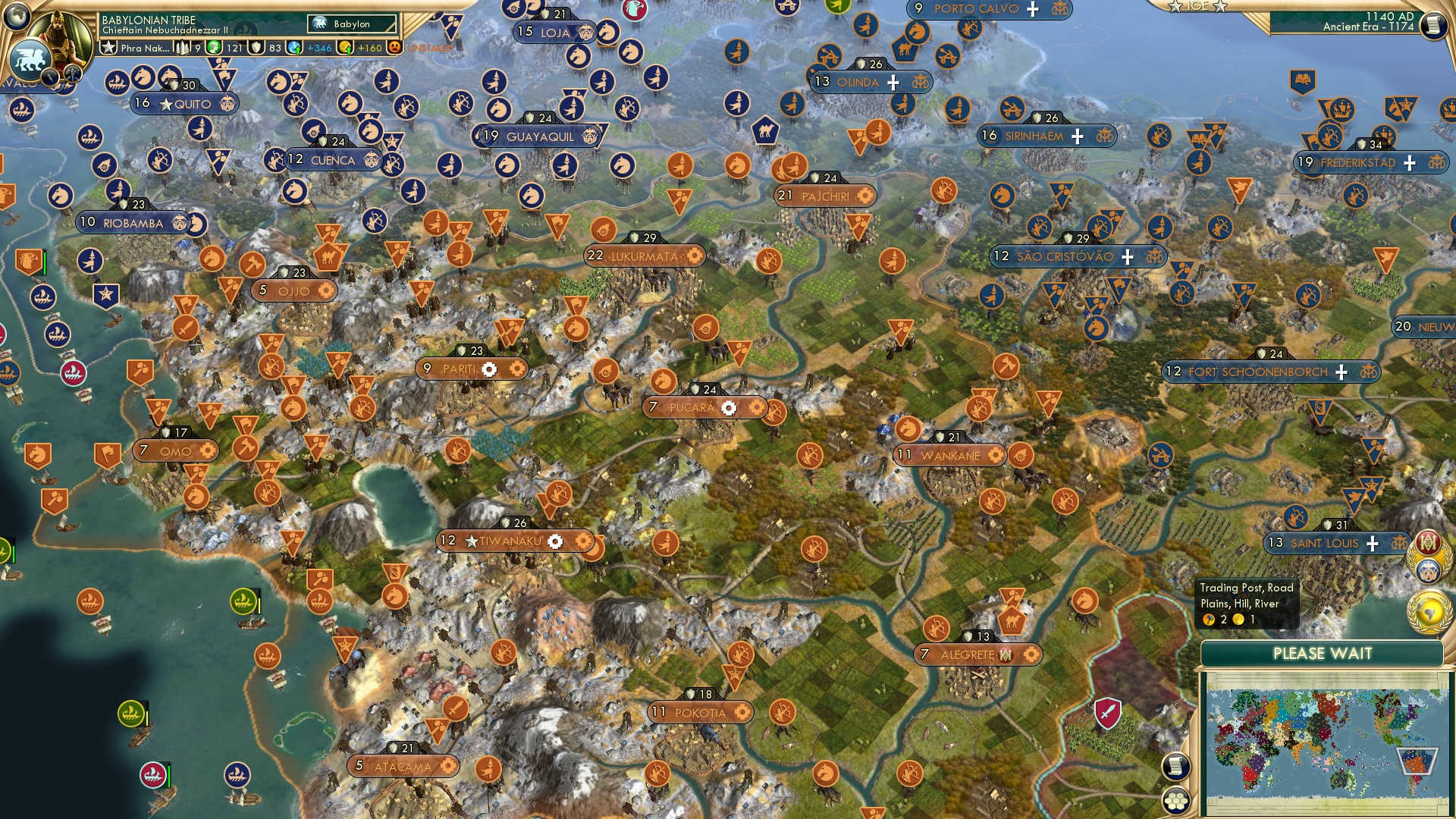Viewport: 1456px width, 819px height.
Task: Open the production gear on the Pucará city banner
Action: 730,408
